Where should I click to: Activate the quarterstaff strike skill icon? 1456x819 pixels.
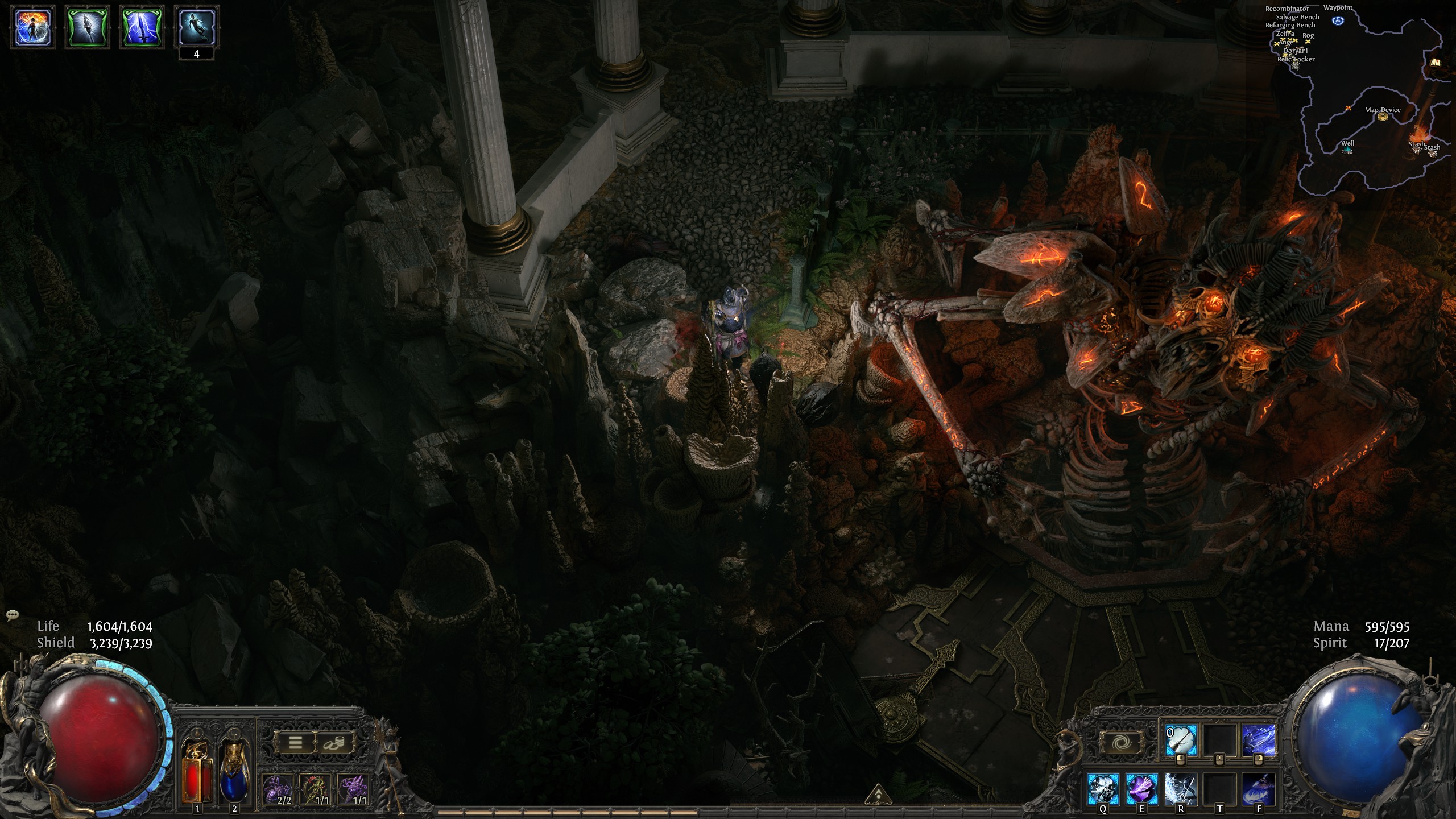click(1180, 740)
